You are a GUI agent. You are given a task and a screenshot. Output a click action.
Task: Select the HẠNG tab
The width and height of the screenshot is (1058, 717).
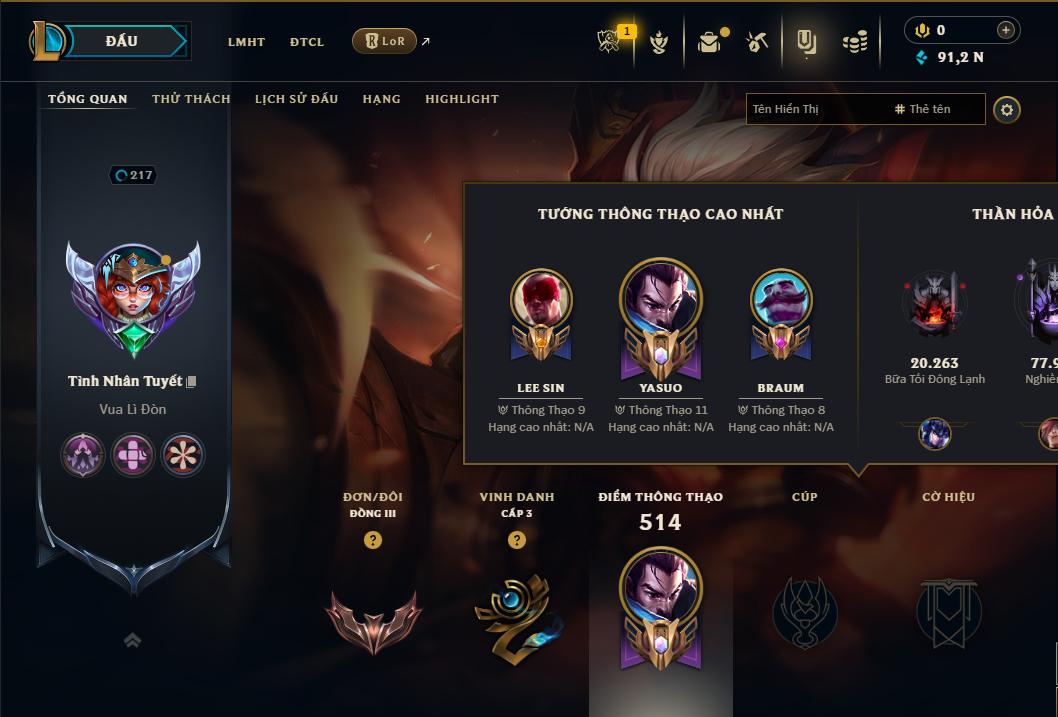click(381, 99)
